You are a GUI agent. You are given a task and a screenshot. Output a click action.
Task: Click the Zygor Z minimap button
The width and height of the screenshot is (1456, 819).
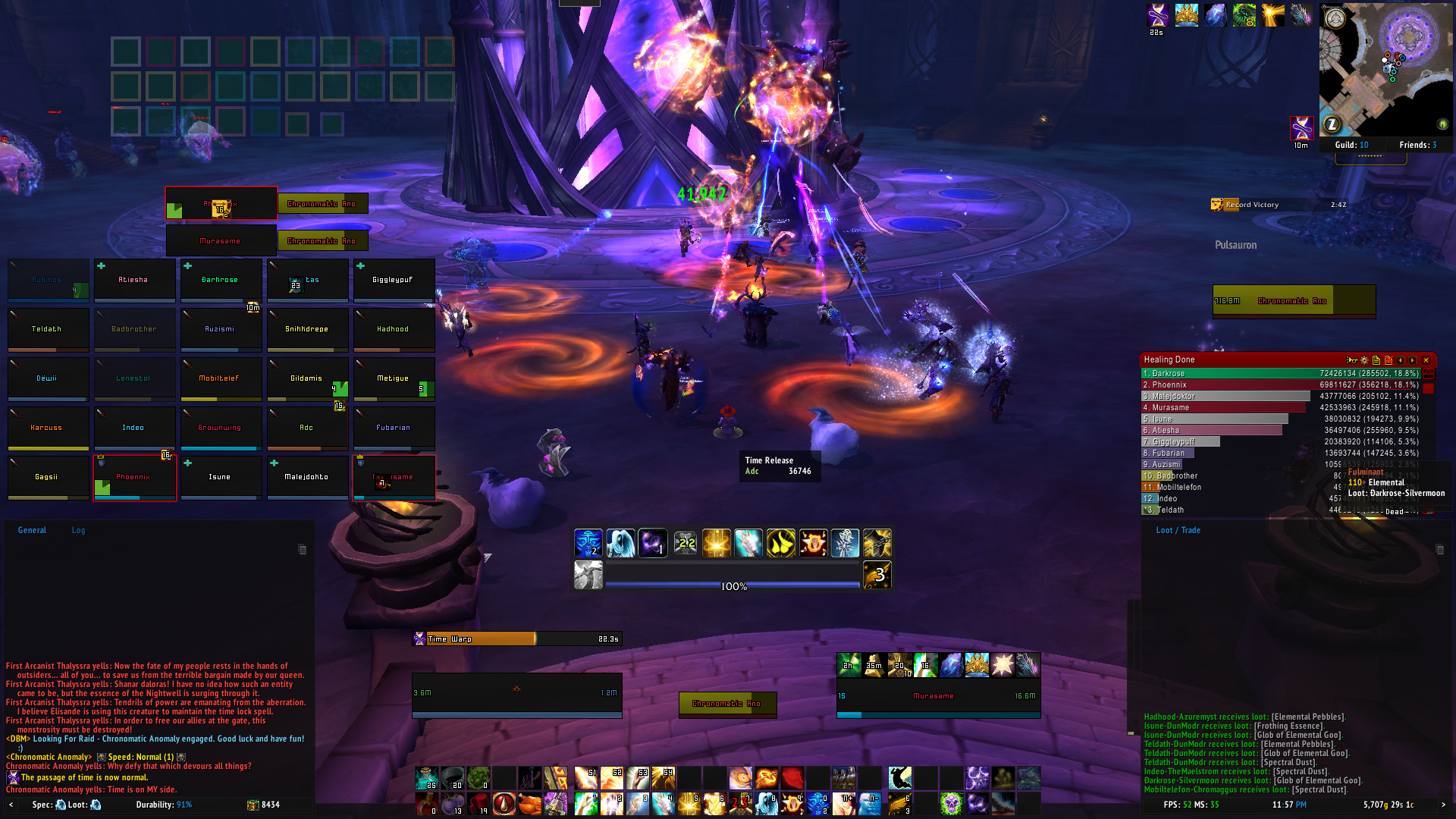click(1333, 124)
